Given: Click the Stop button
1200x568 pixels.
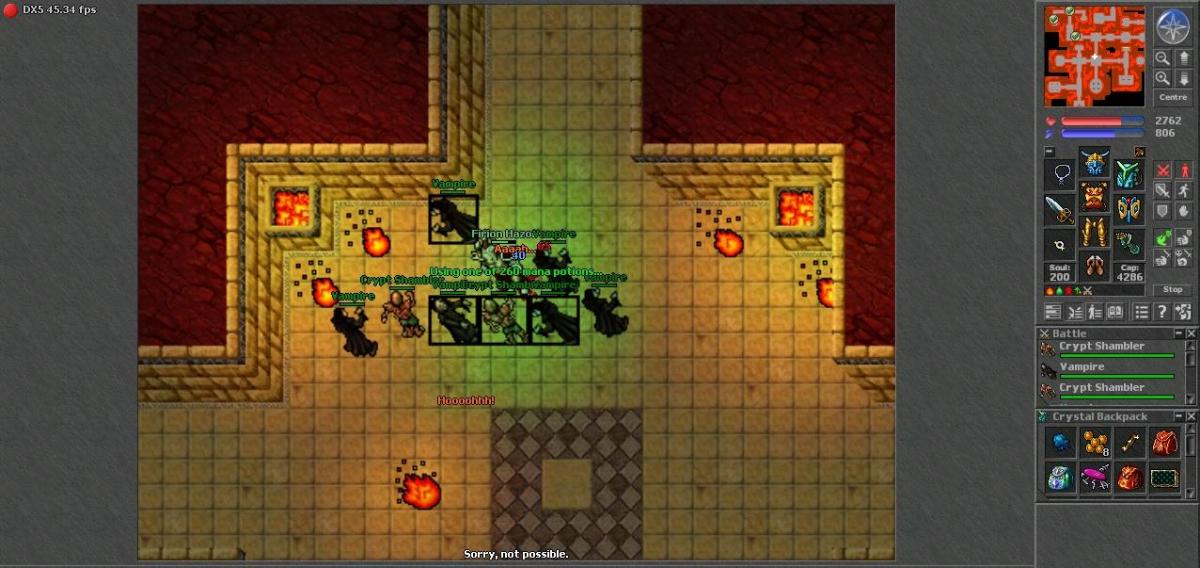Looking at the screenshot, I should [x=1173, y=290].
